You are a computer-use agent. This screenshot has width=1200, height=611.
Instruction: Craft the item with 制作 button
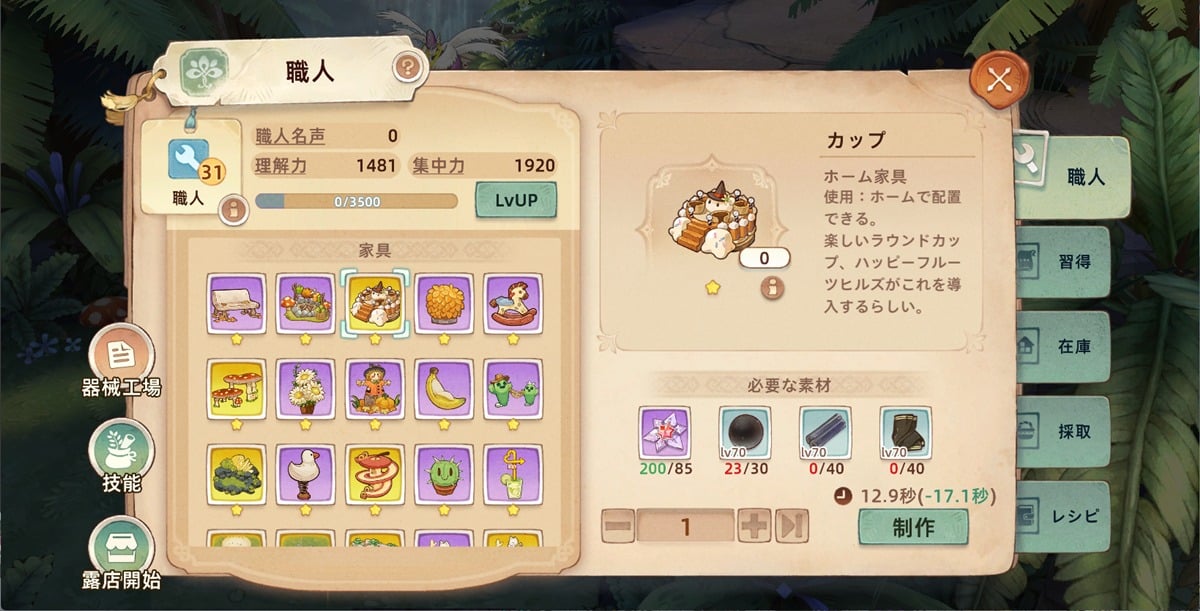tap(912, 527)
